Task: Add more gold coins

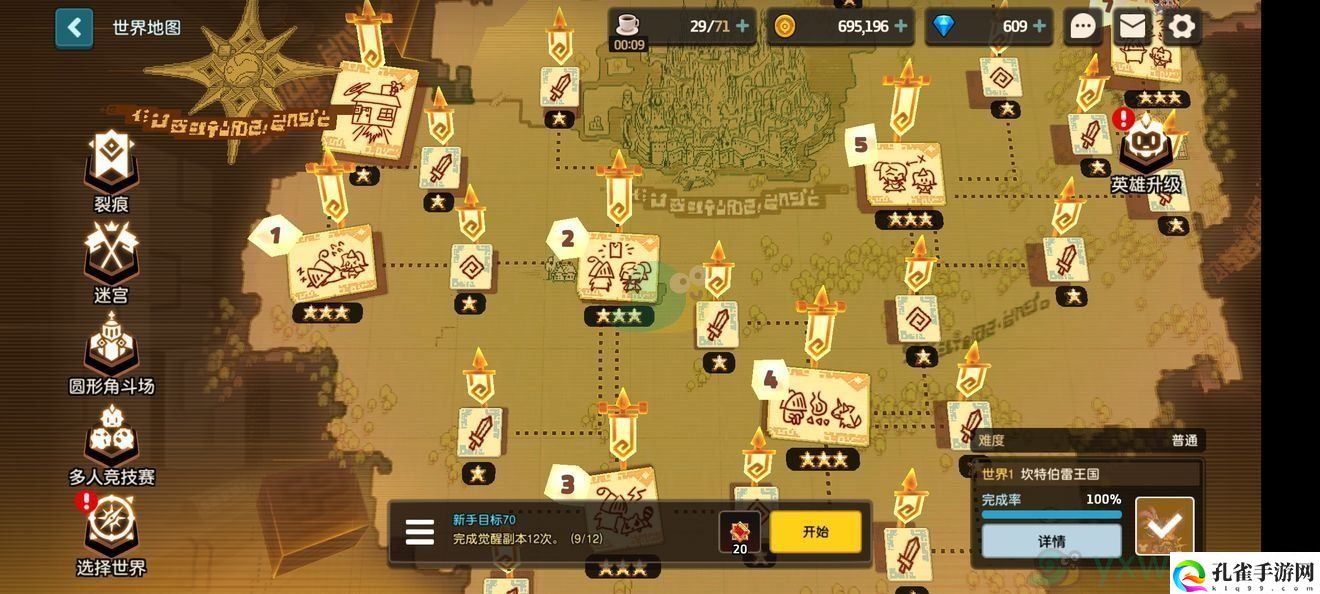Action: (901, 27)
